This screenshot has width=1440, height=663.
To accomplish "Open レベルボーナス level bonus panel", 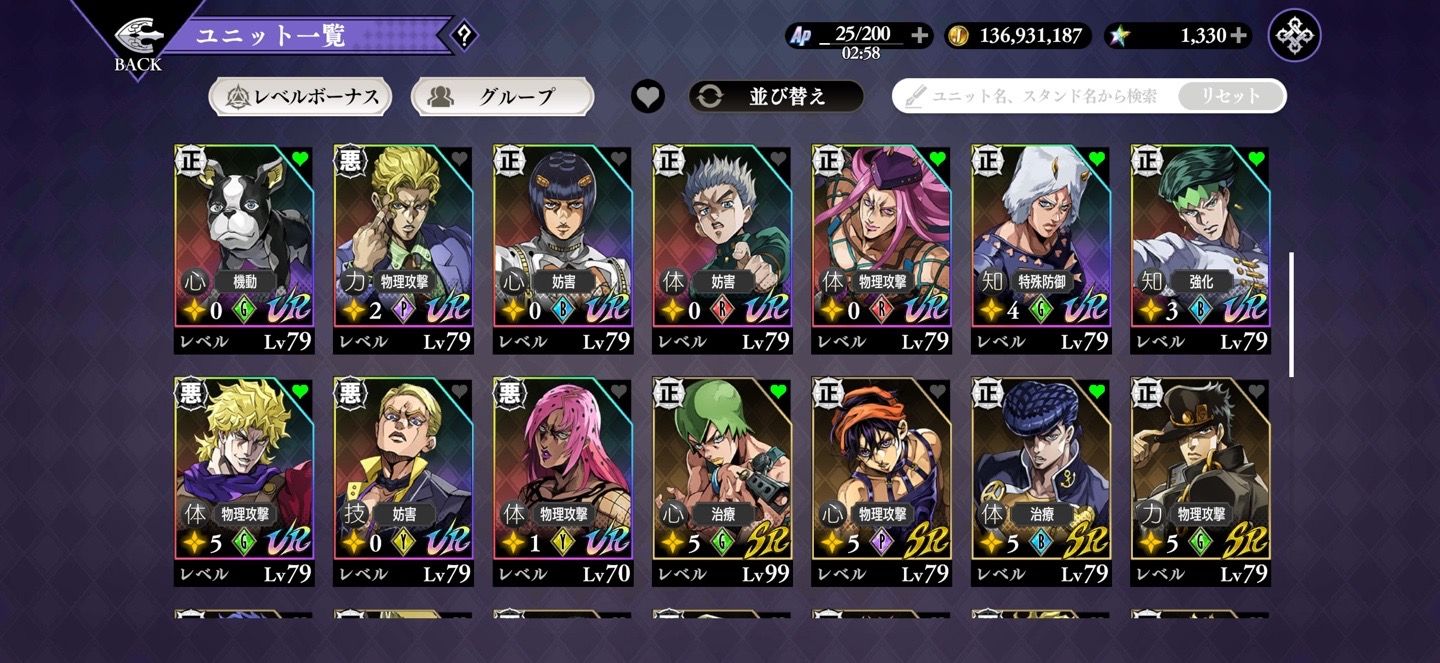I will tap(300, 97).
